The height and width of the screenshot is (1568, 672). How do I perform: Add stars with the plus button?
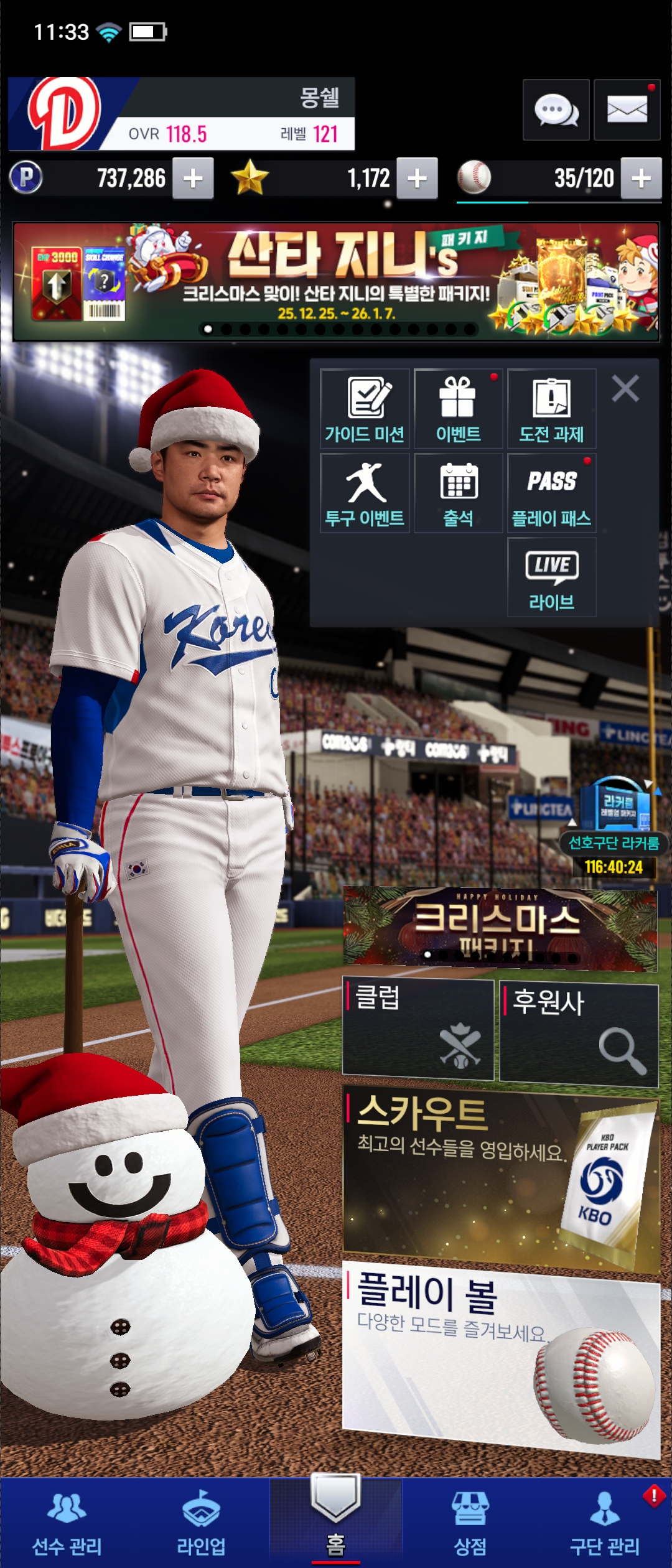[417, 179]
